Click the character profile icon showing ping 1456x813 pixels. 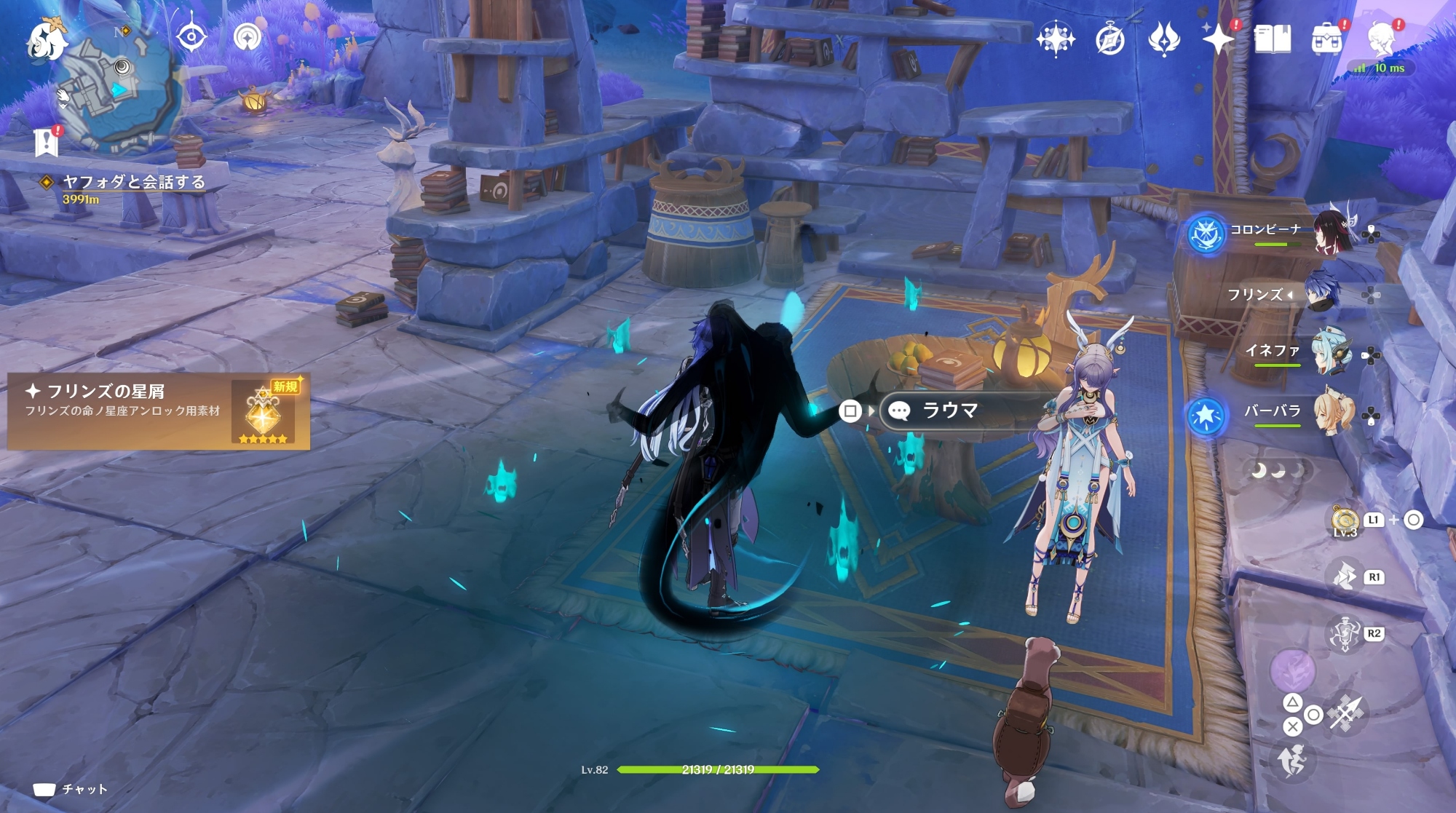point(1380,39)
